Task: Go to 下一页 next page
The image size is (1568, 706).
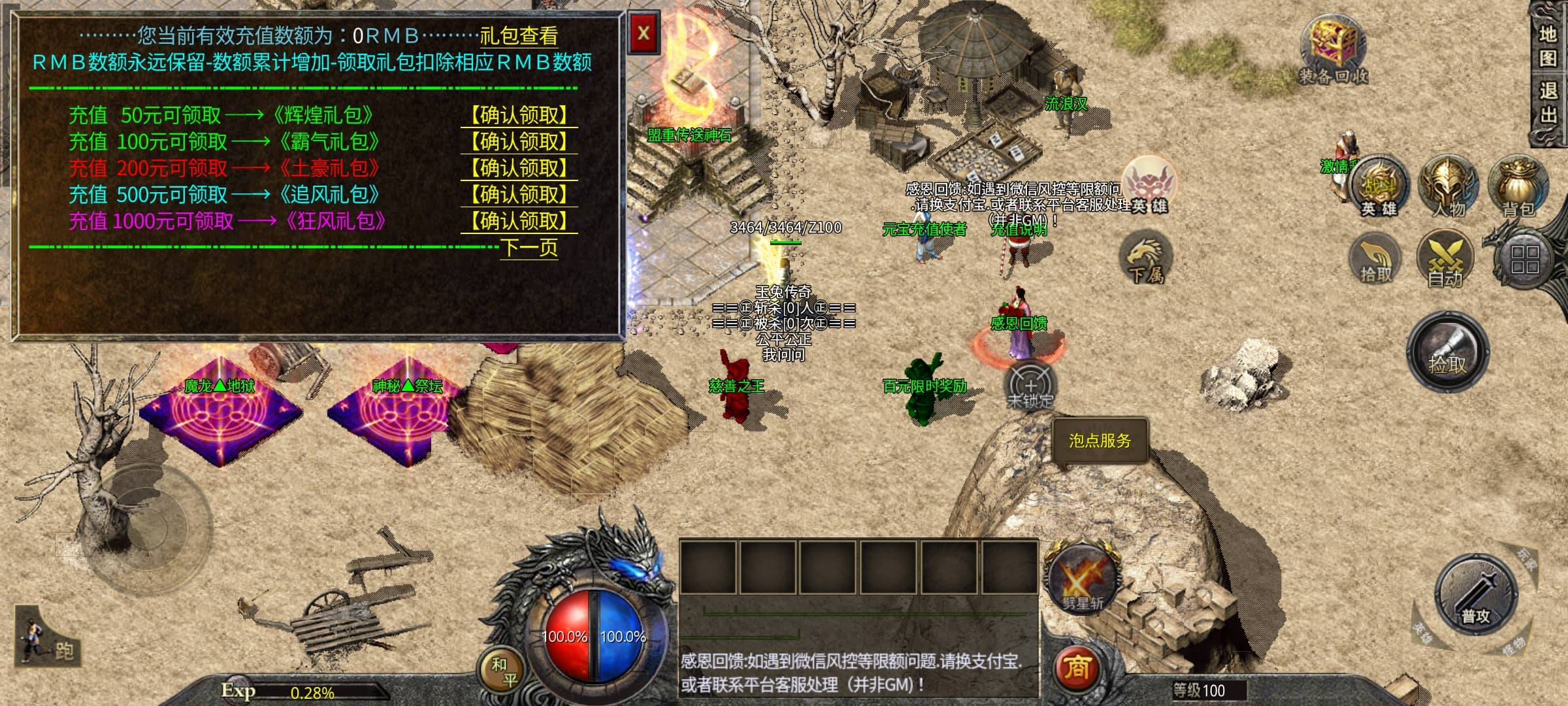Action: (x=529, y=248)
